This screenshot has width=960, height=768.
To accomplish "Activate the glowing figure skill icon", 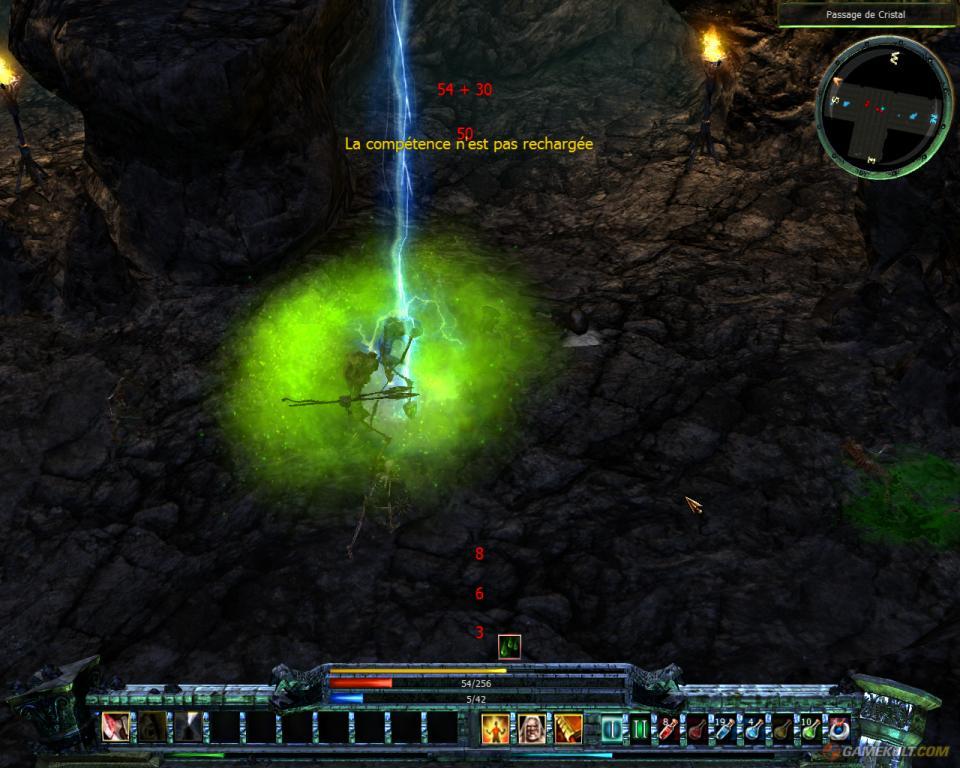I will pyautogui.click(x=496, y=728).
